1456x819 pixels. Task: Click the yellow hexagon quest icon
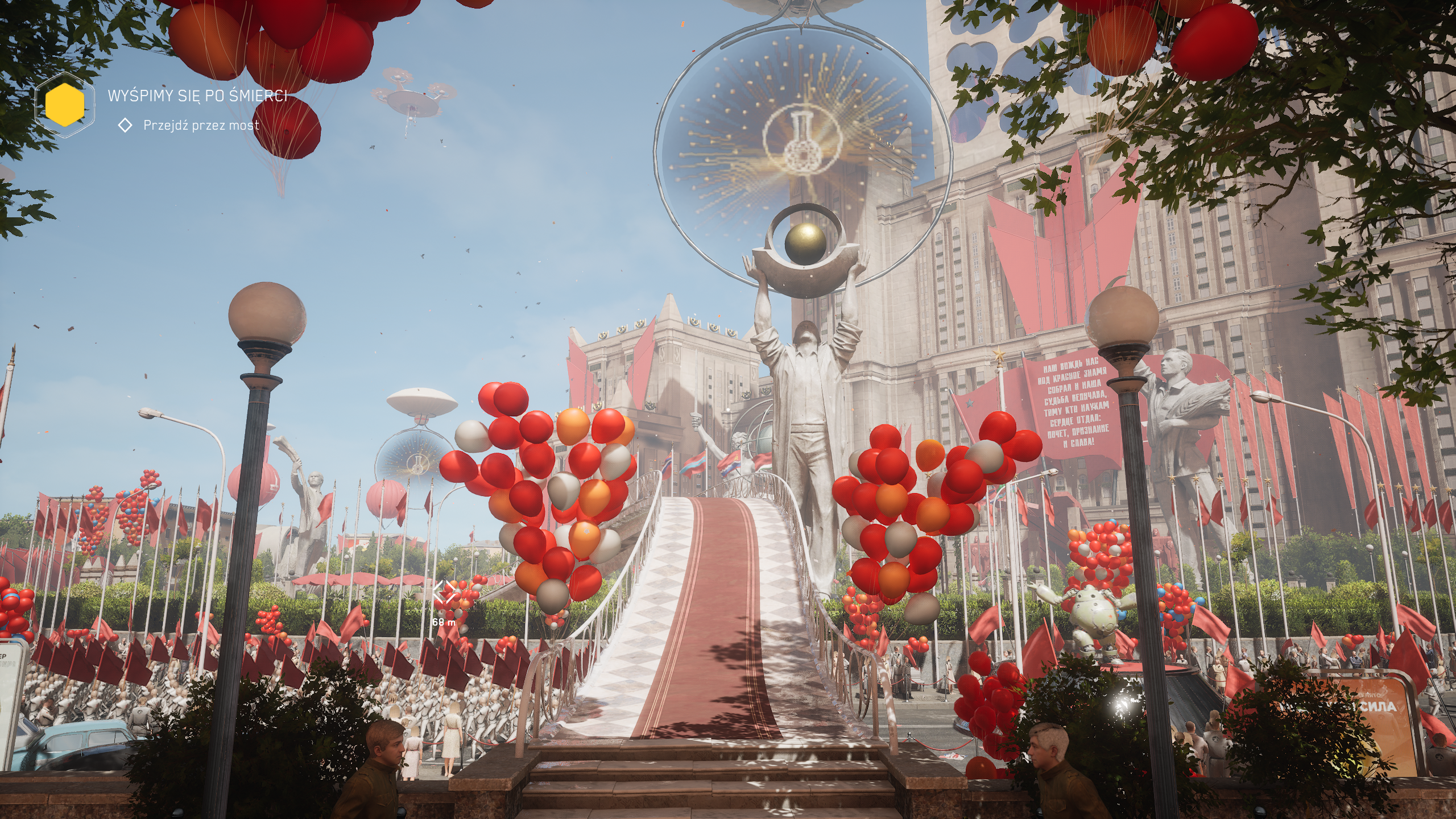pos(64,105)
